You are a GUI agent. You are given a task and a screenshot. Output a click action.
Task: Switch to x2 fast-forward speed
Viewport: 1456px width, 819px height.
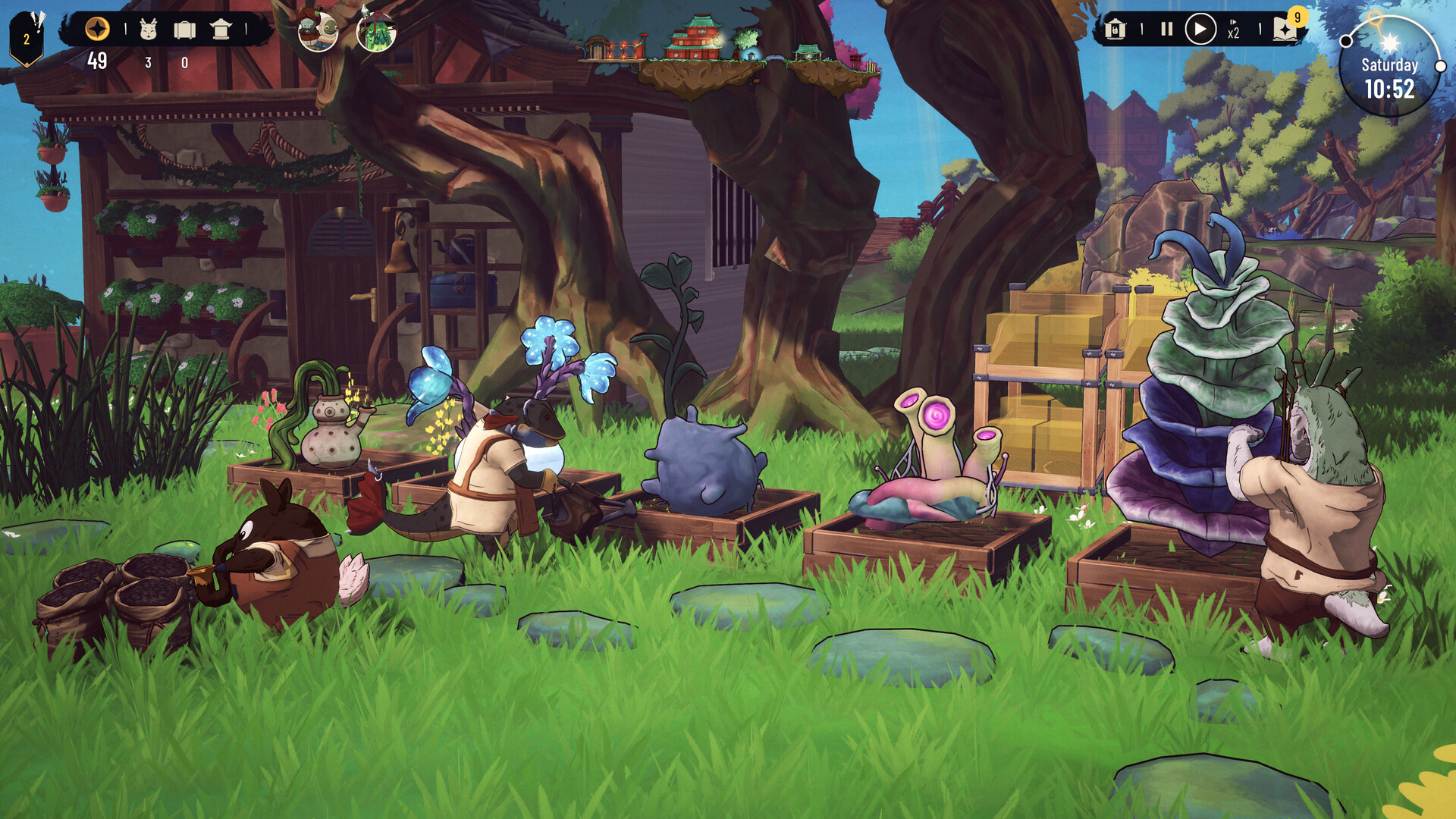pyautogui.click(x=1234, y=30)
